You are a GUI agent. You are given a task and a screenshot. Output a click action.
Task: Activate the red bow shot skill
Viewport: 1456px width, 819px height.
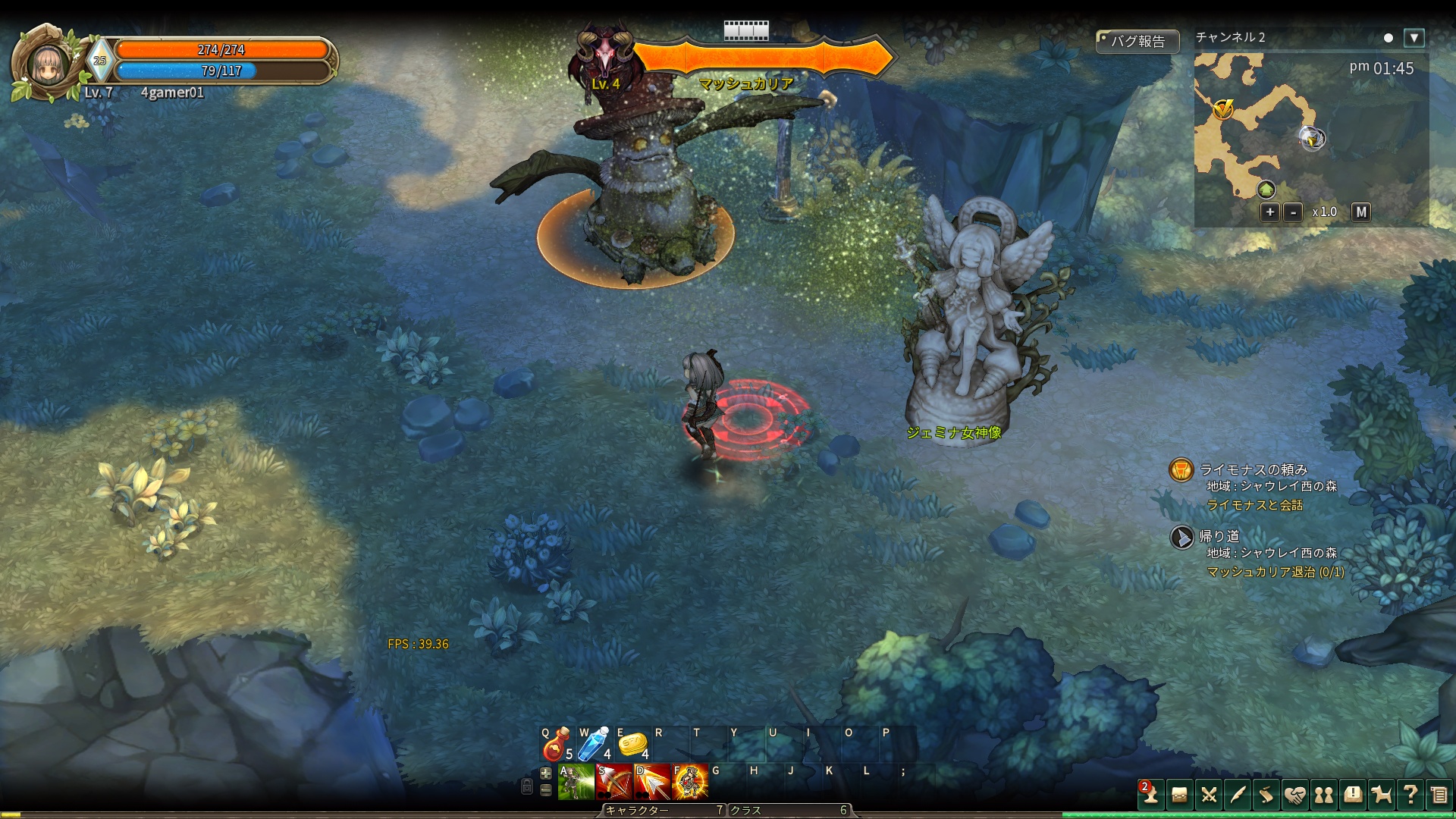[613, 783]
